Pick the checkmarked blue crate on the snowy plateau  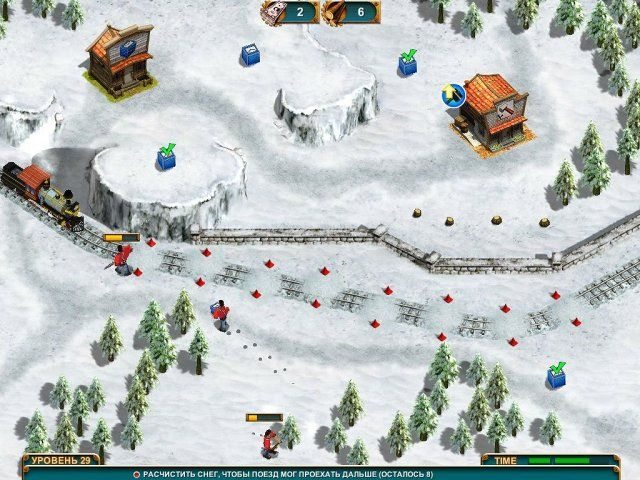(166, 158)
